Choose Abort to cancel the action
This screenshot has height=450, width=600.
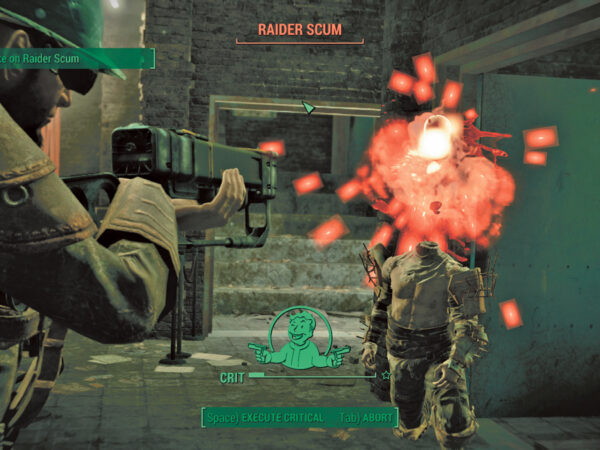tap(368, 417)
